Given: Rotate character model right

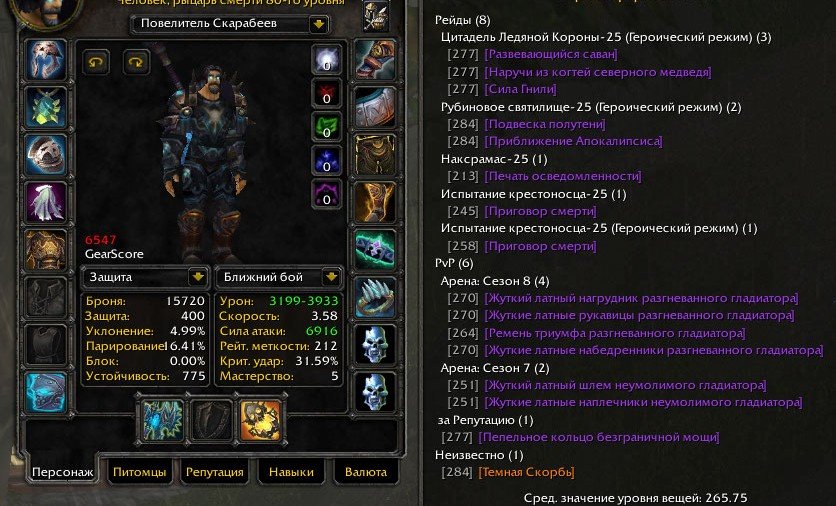Looking at the screenshot, I should [136, 61].
